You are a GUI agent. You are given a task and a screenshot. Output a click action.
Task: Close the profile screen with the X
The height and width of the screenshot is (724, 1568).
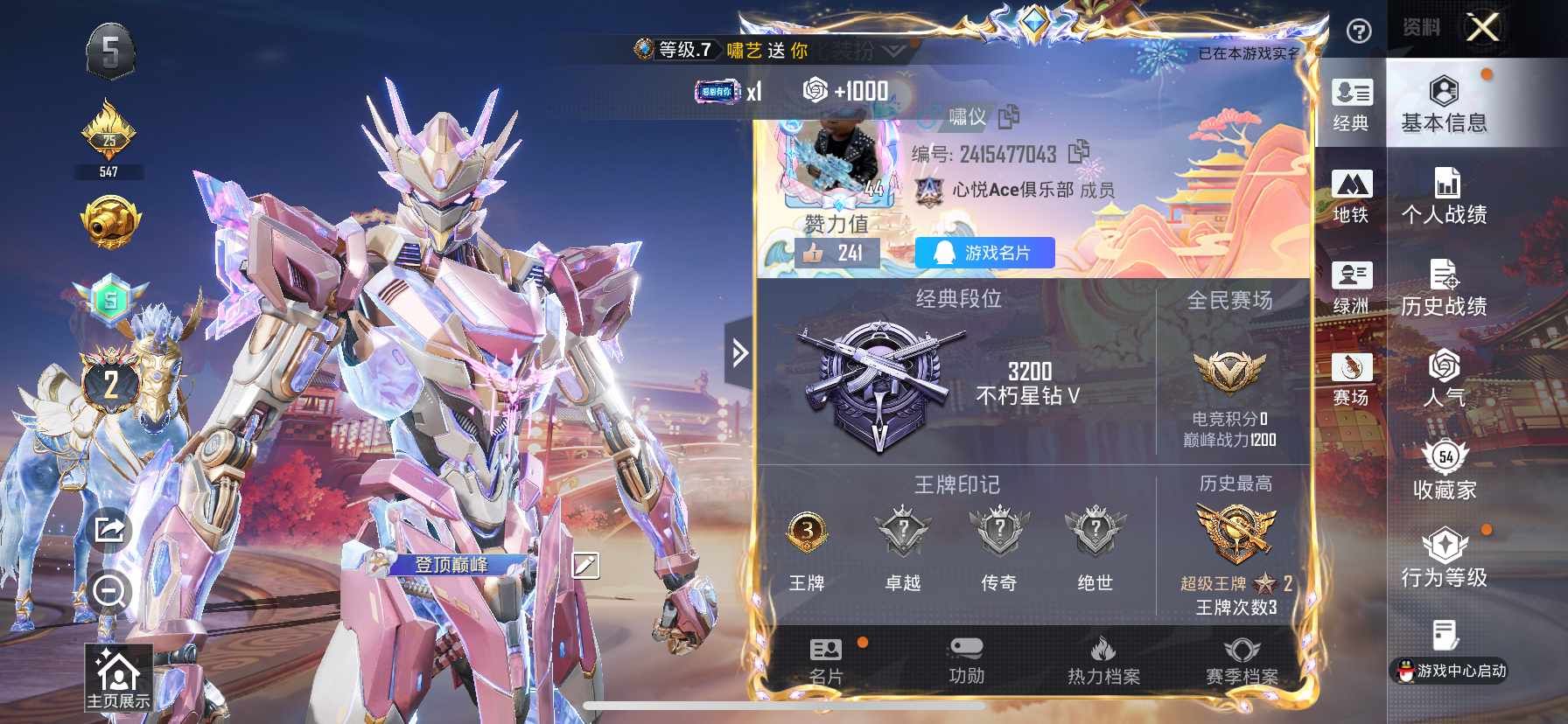pyautogui.click(x=1482, y=27)
